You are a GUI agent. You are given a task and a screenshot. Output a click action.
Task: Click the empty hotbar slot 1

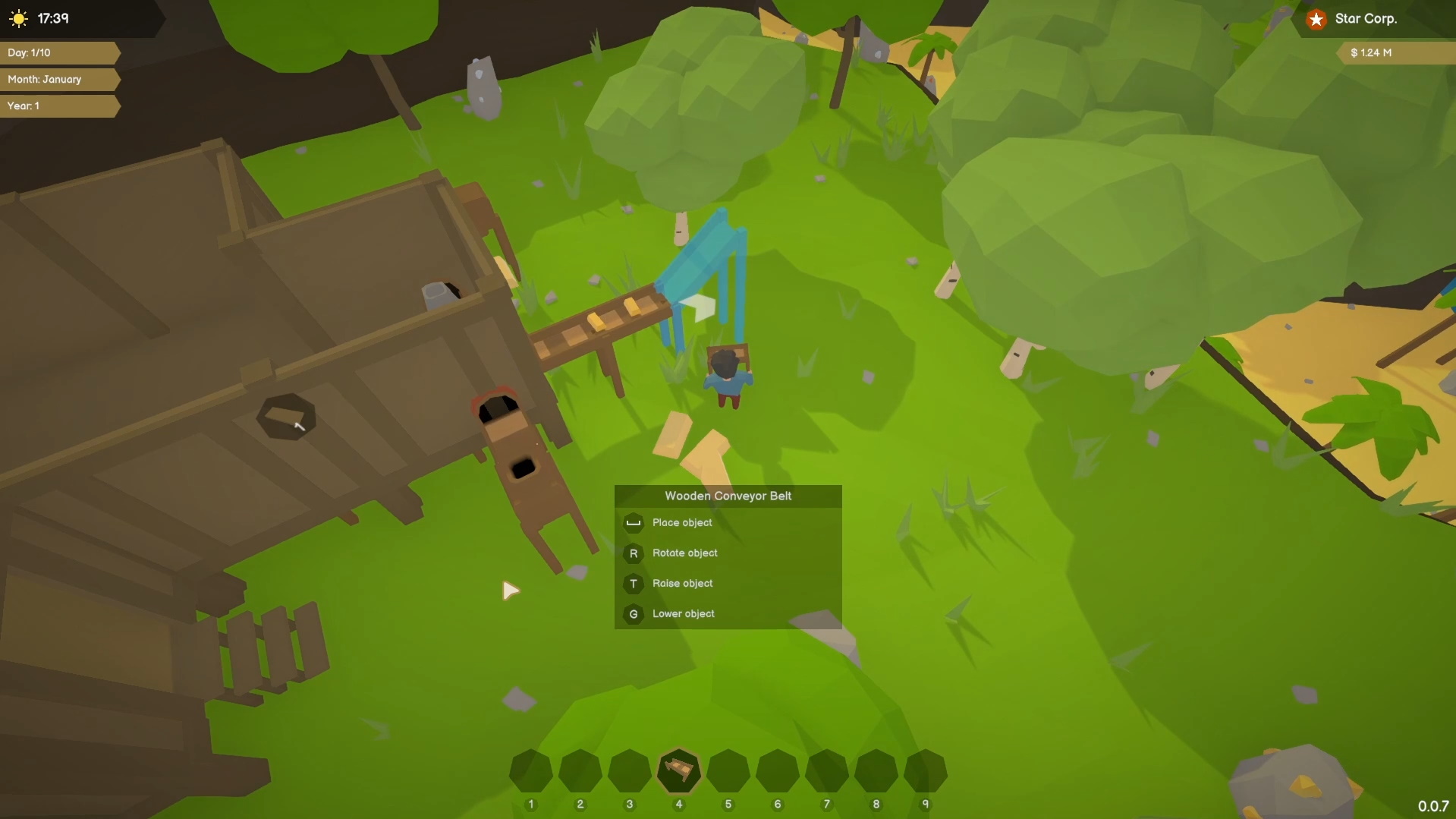[x=531, y=771]
